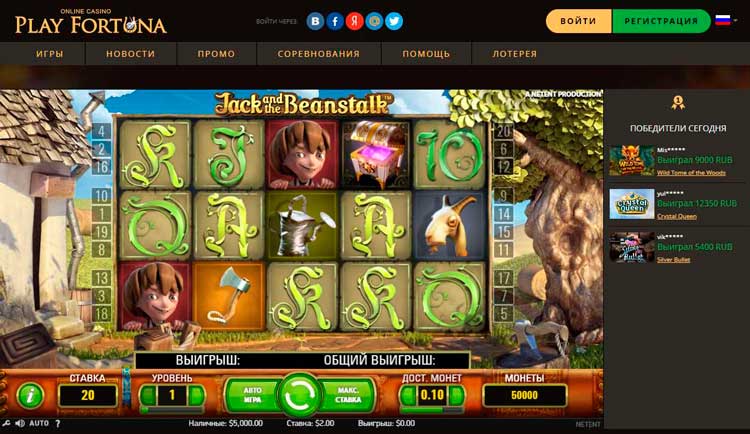Open the ПРОМО section
The image size is (750, 434).
[x=216, y=54]
